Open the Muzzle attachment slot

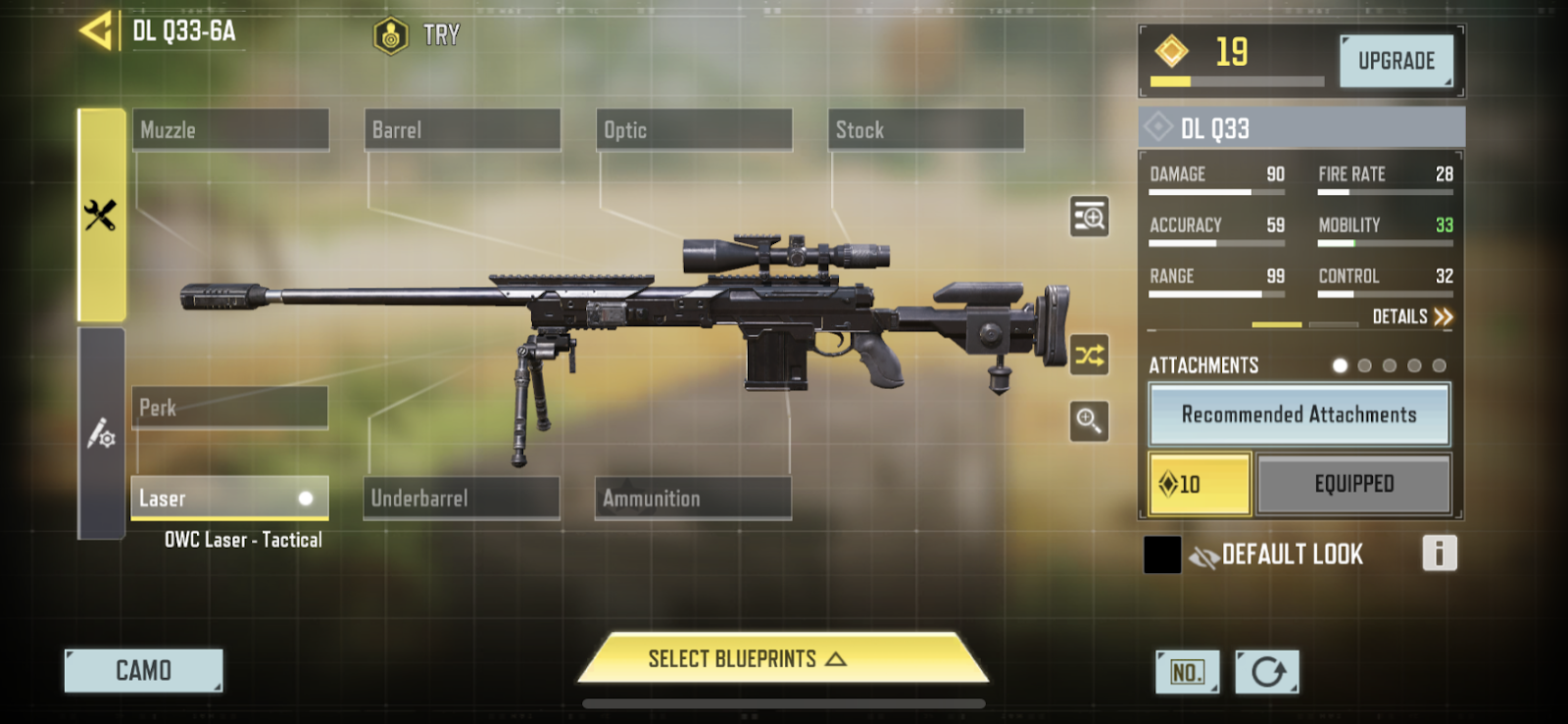click(x=230, y=129)
